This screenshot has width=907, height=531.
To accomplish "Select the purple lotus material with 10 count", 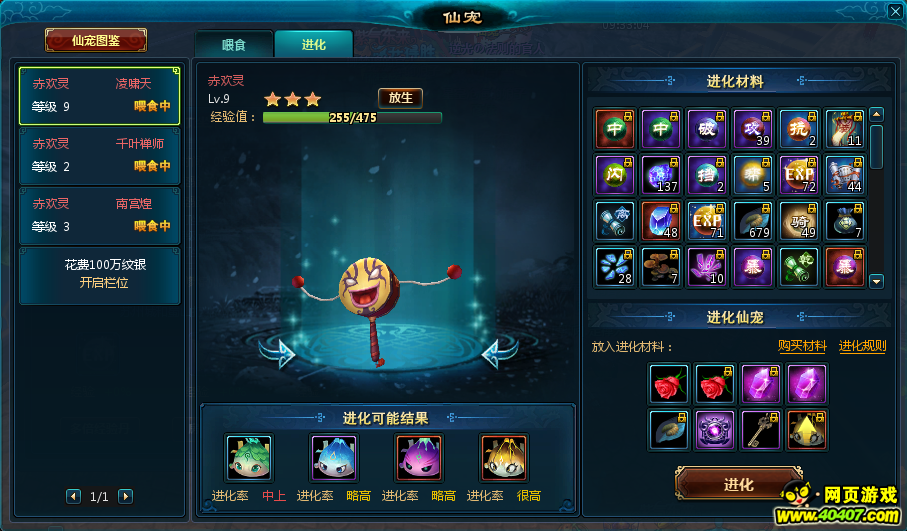I will (707, 267).
